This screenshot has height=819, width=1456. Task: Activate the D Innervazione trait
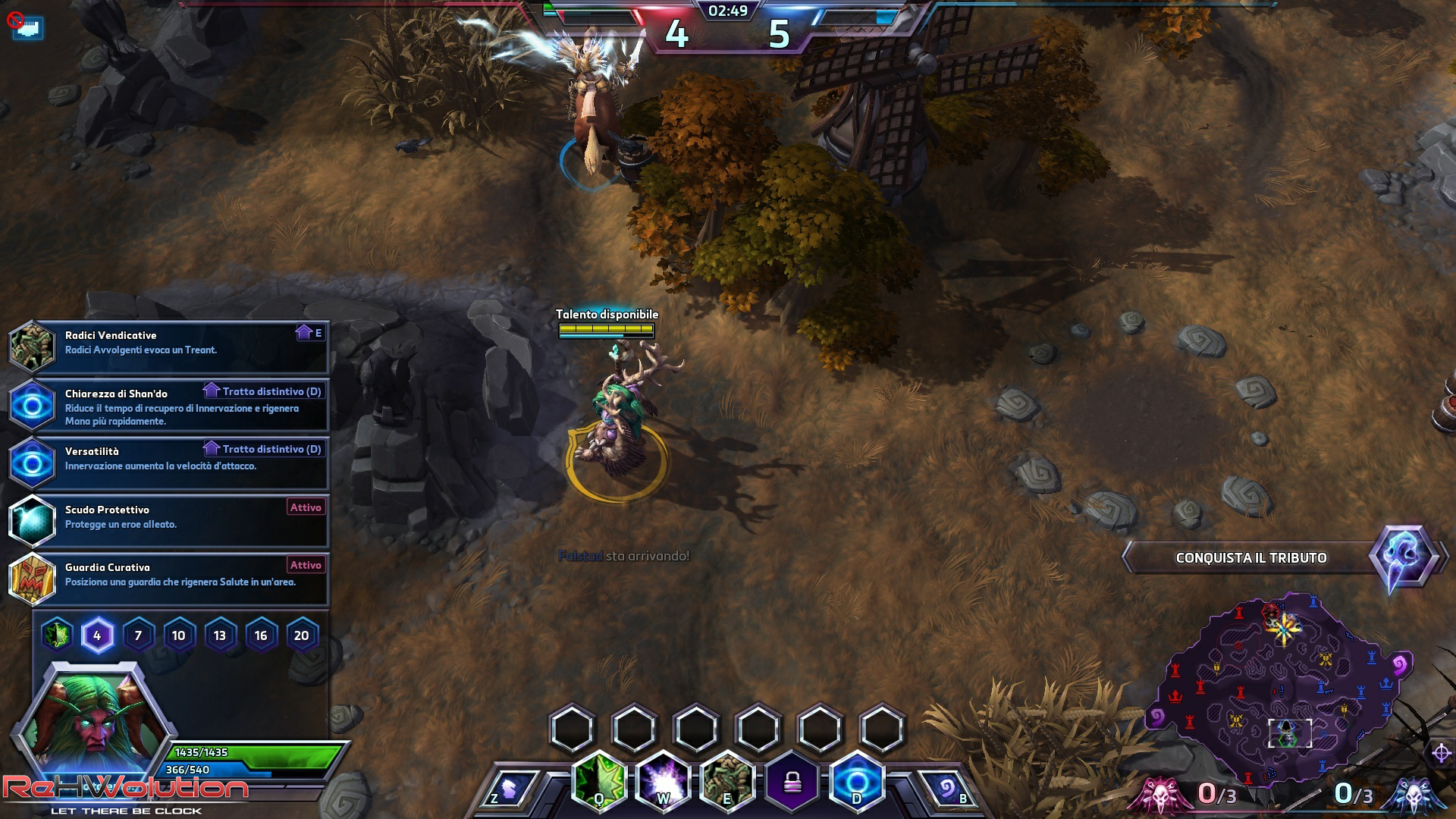(x=857, y=781)
